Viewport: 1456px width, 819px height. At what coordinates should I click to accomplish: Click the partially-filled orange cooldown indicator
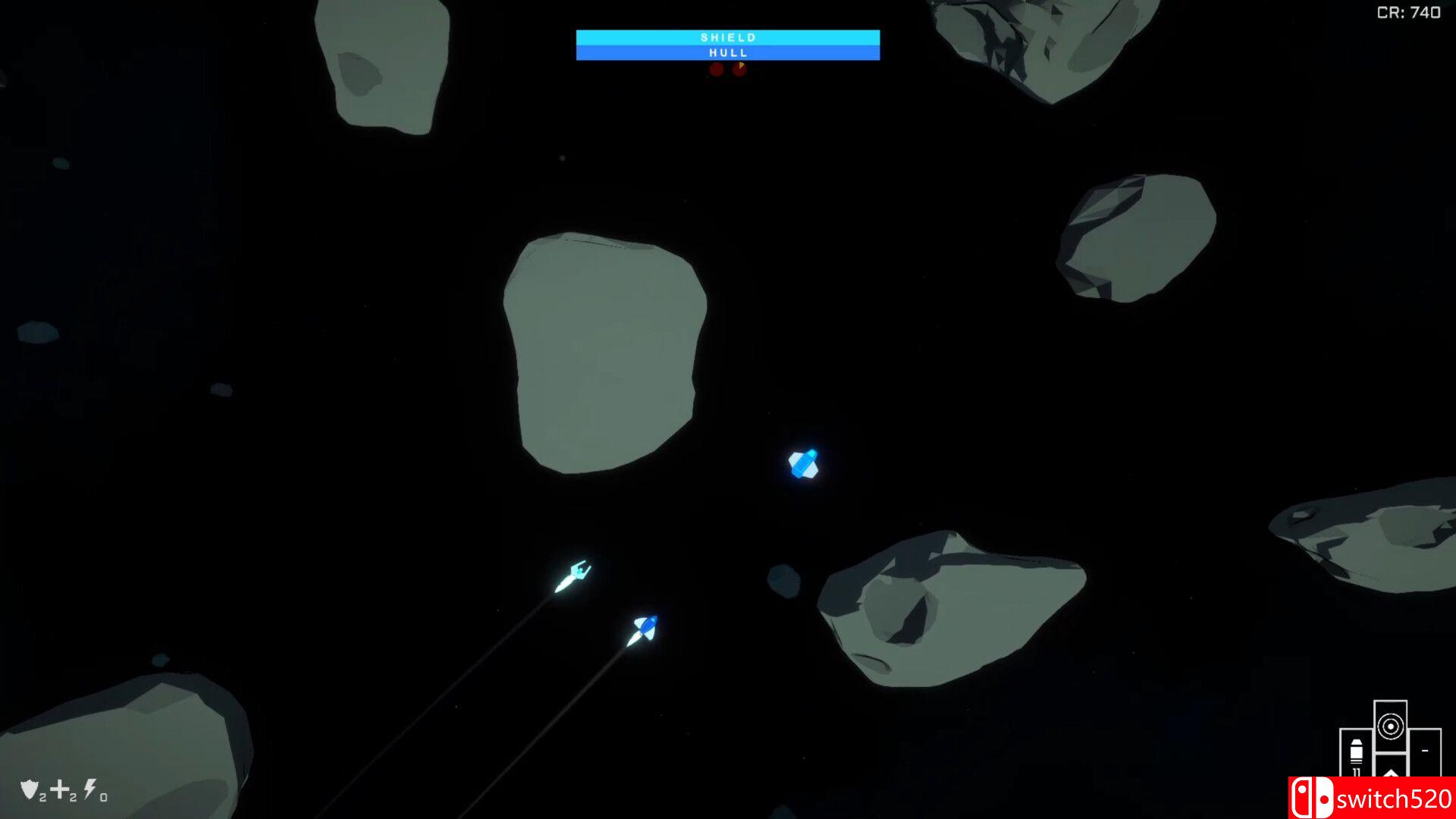[x=739, y=69]
